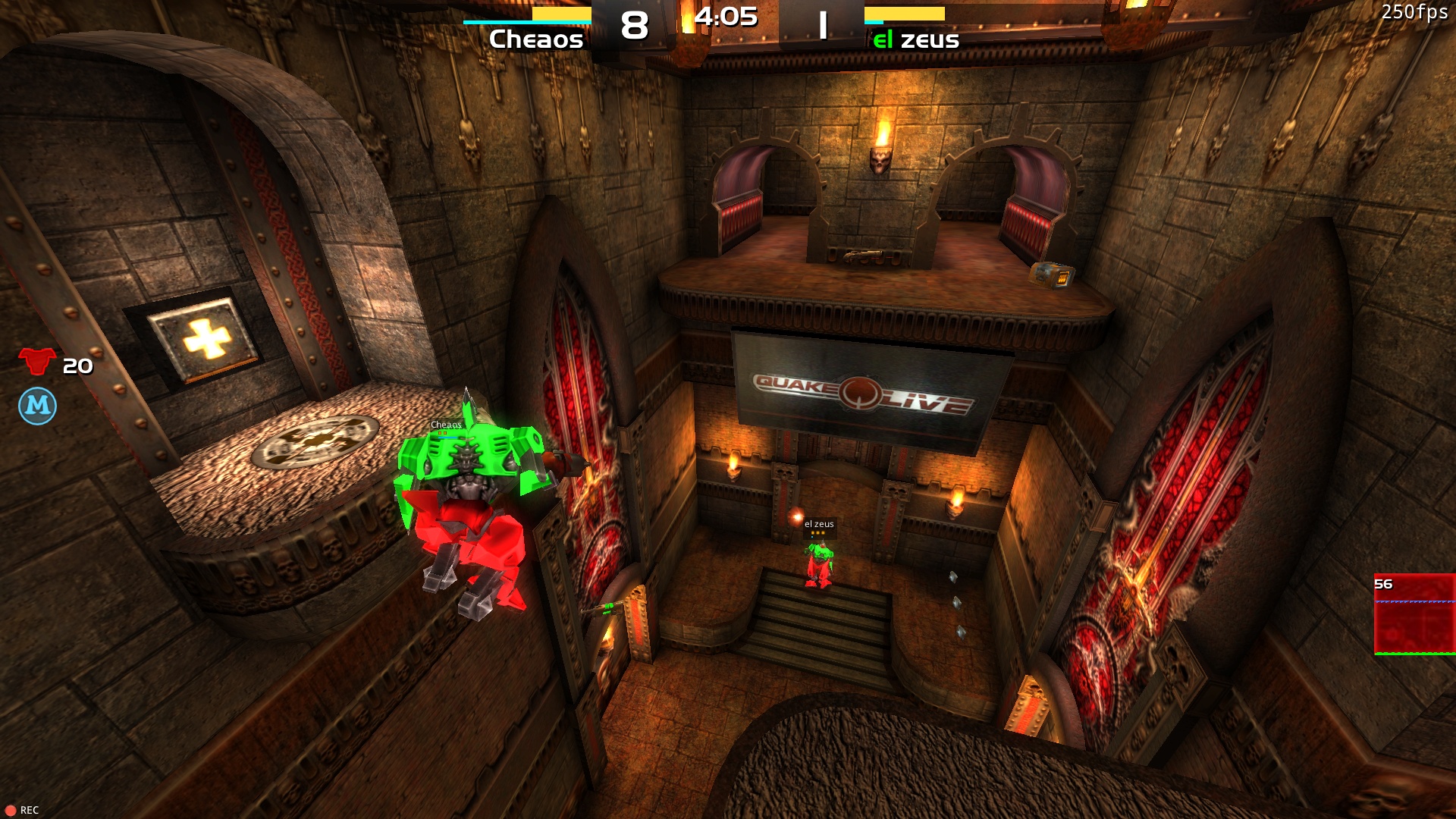
Task: Click the blue mega health icon
Action: coord(37,406)
